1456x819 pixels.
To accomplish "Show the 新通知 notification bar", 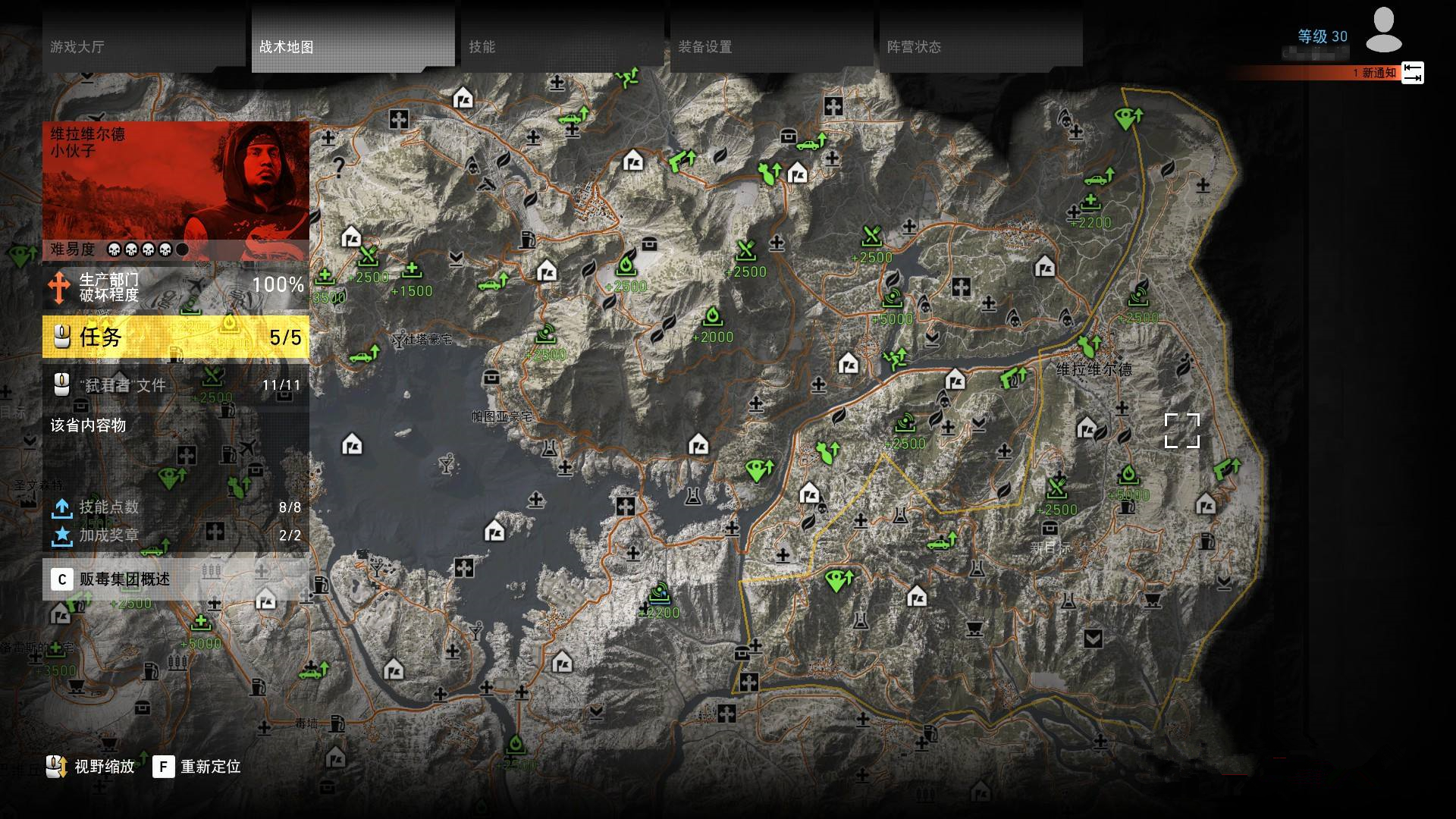I will click(x=1327, y=73).
